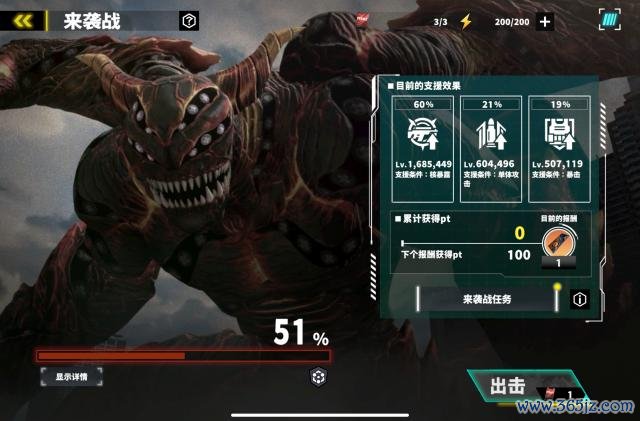
Task: Go back using the yellow double-arrow button
Action: [x=23, y=20]
